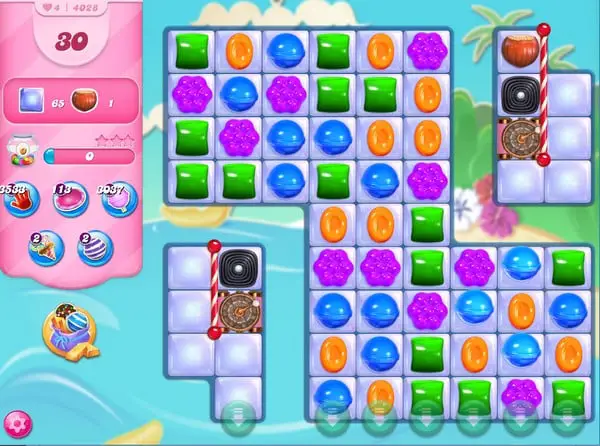The height and width of the screenshot is (446, 600).
Task: Select the hazelnut in the top-right column
Action: click(520, 49)
